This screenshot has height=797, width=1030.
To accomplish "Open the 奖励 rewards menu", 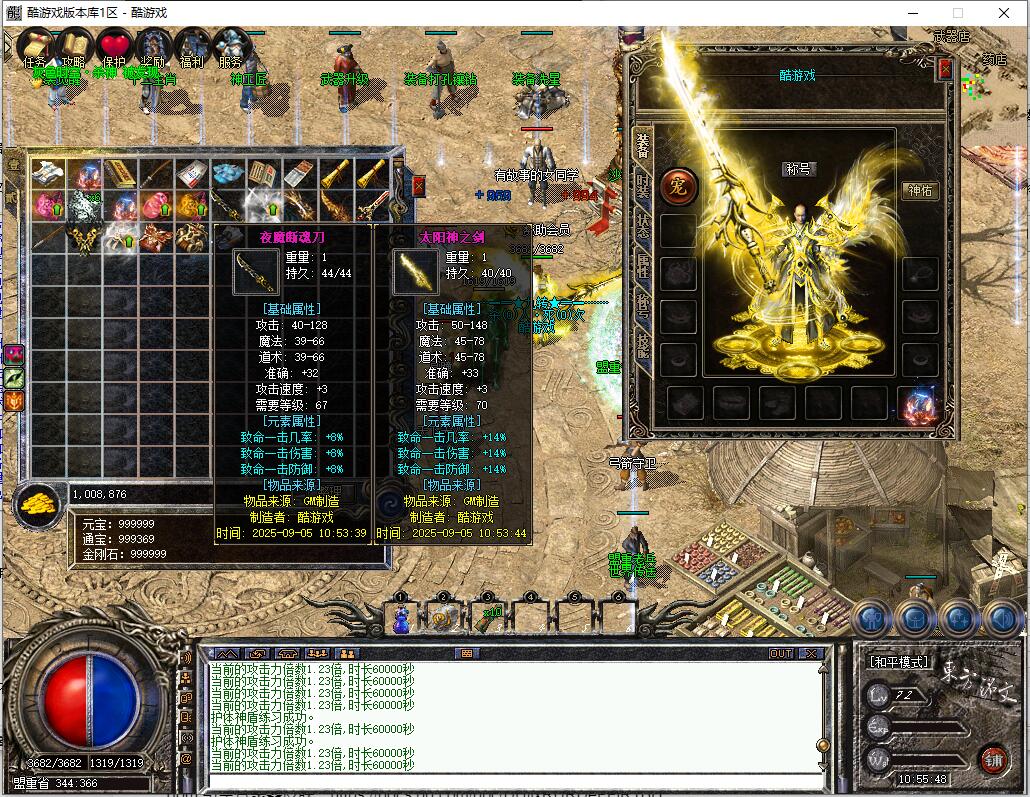I will [153, 47].
